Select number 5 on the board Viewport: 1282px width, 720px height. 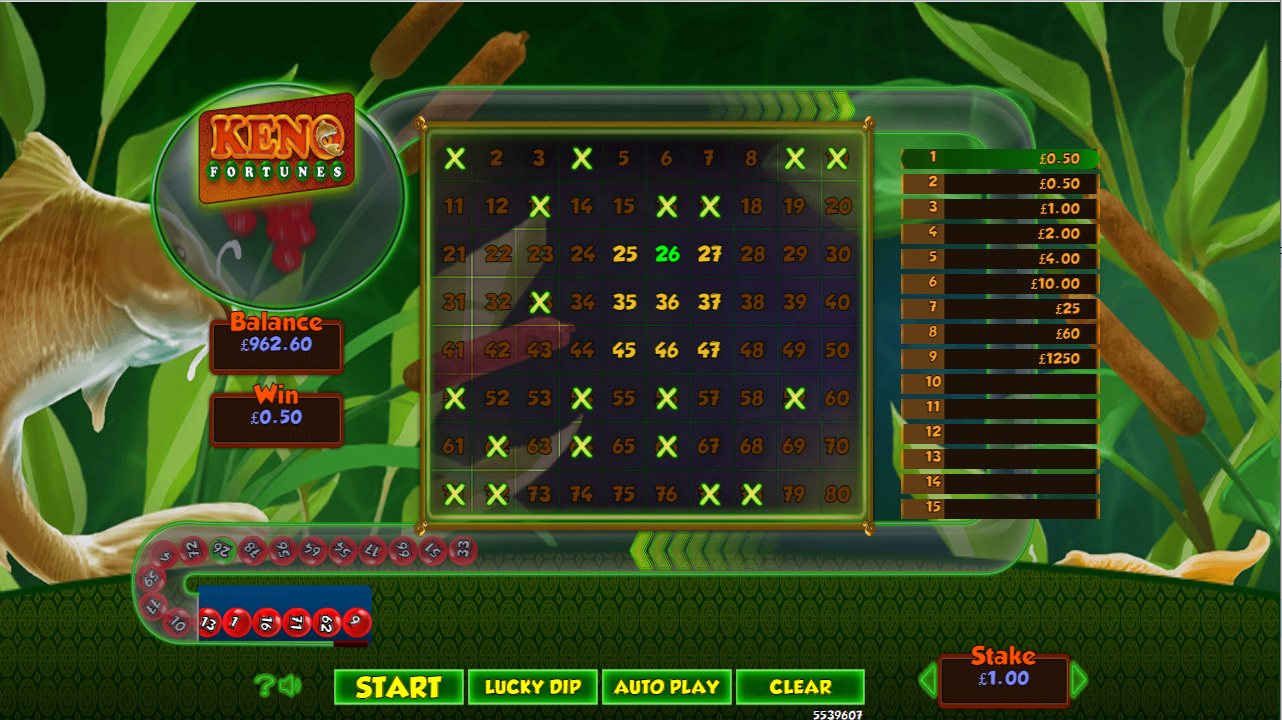click(x=624, y=158)
